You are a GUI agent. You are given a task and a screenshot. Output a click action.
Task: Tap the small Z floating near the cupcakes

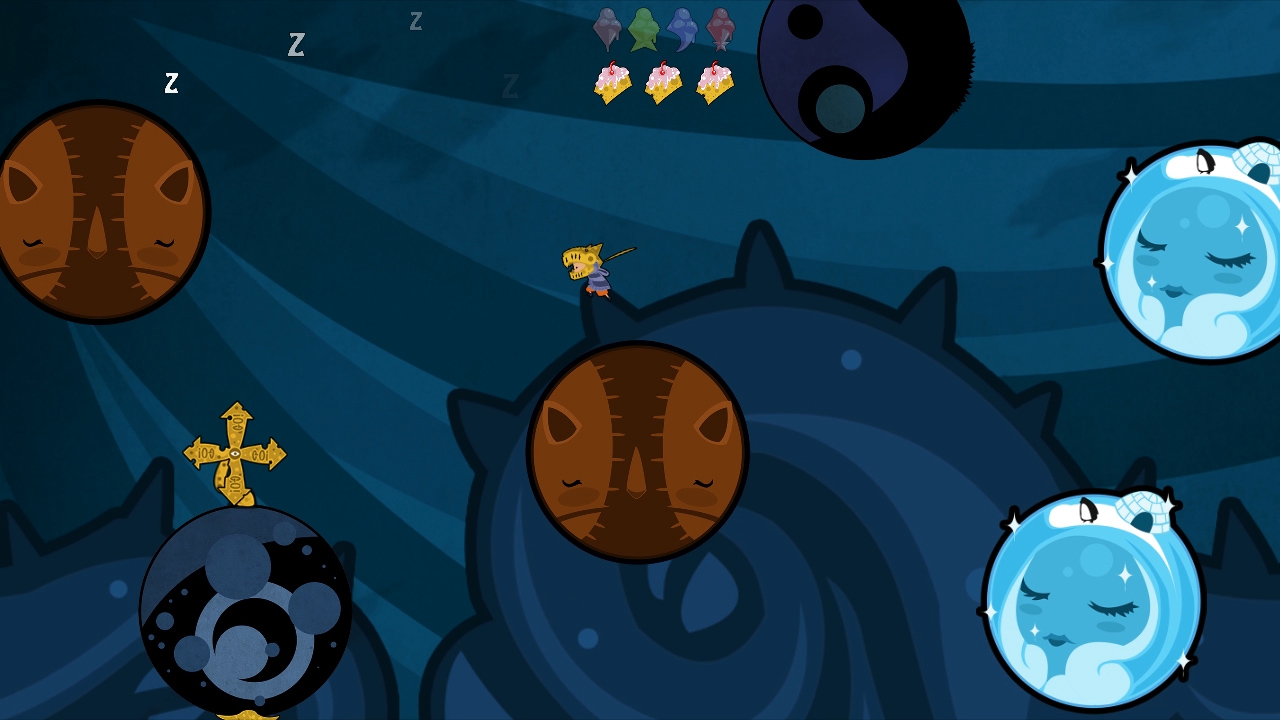point(512,85)
